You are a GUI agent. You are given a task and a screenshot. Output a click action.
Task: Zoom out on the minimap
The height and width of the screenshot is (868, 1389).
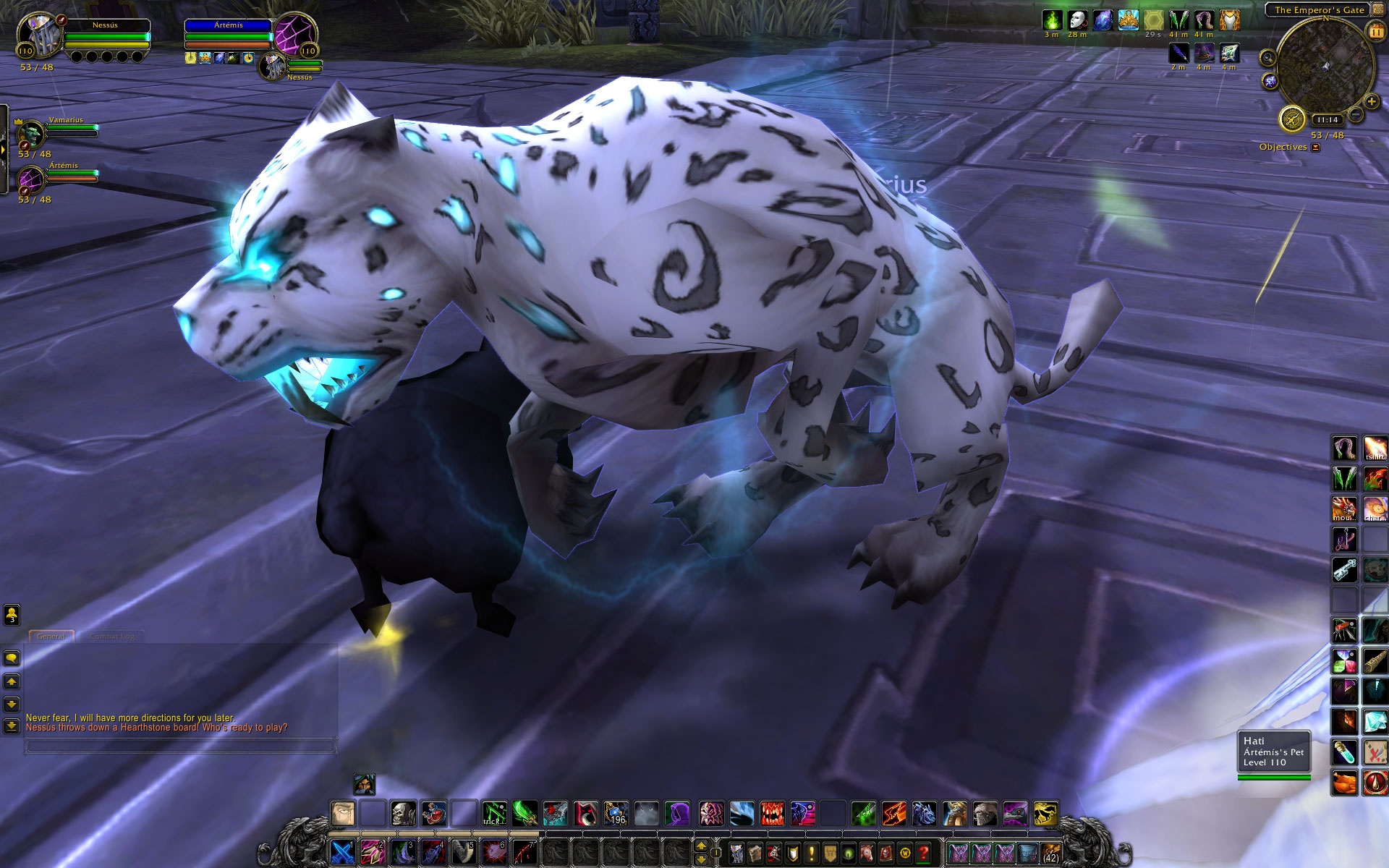click(x=1356, y=115)
